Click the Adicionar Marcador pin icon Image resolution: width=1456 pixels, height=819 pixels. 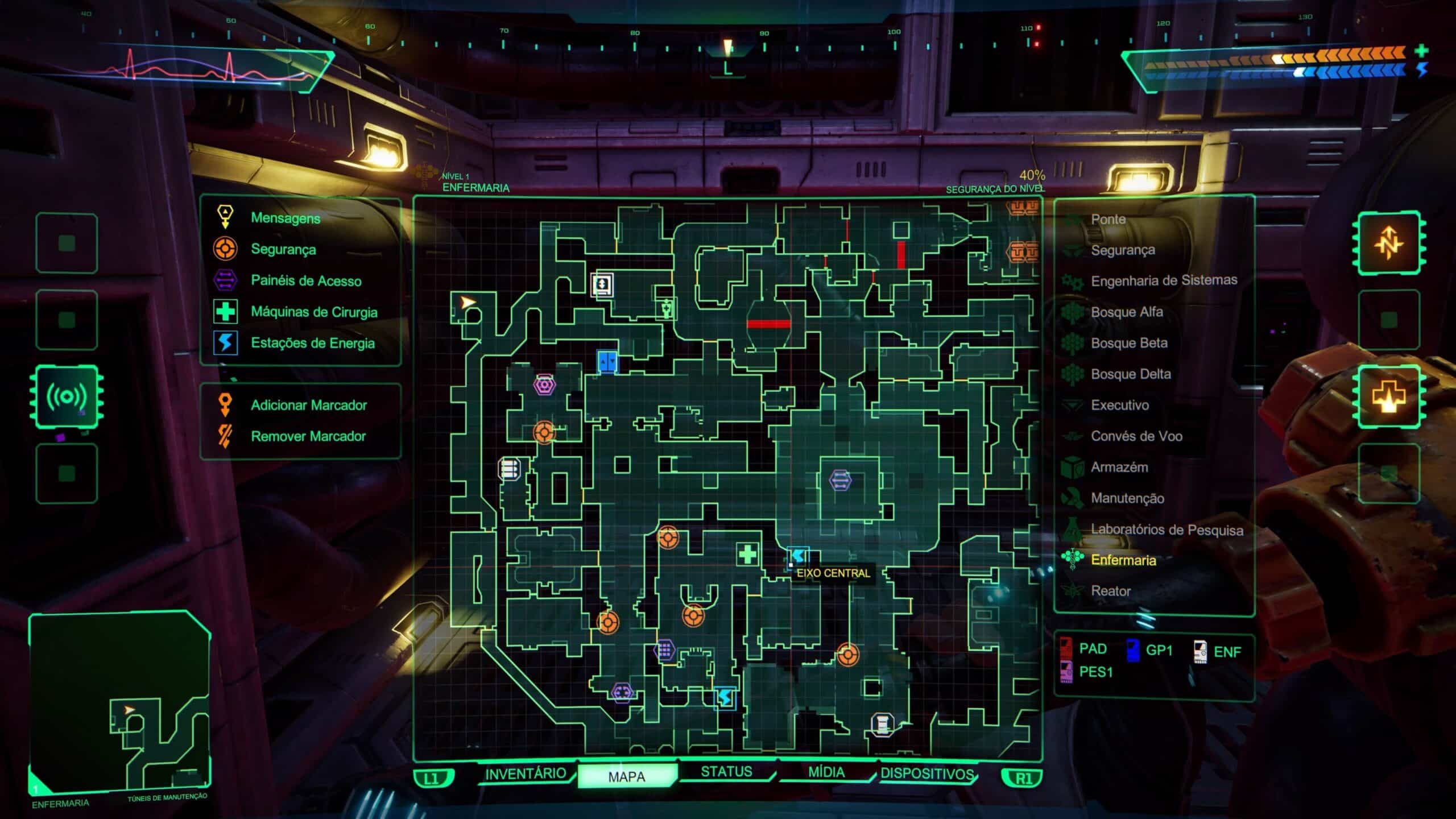click(x=226, y=405)
